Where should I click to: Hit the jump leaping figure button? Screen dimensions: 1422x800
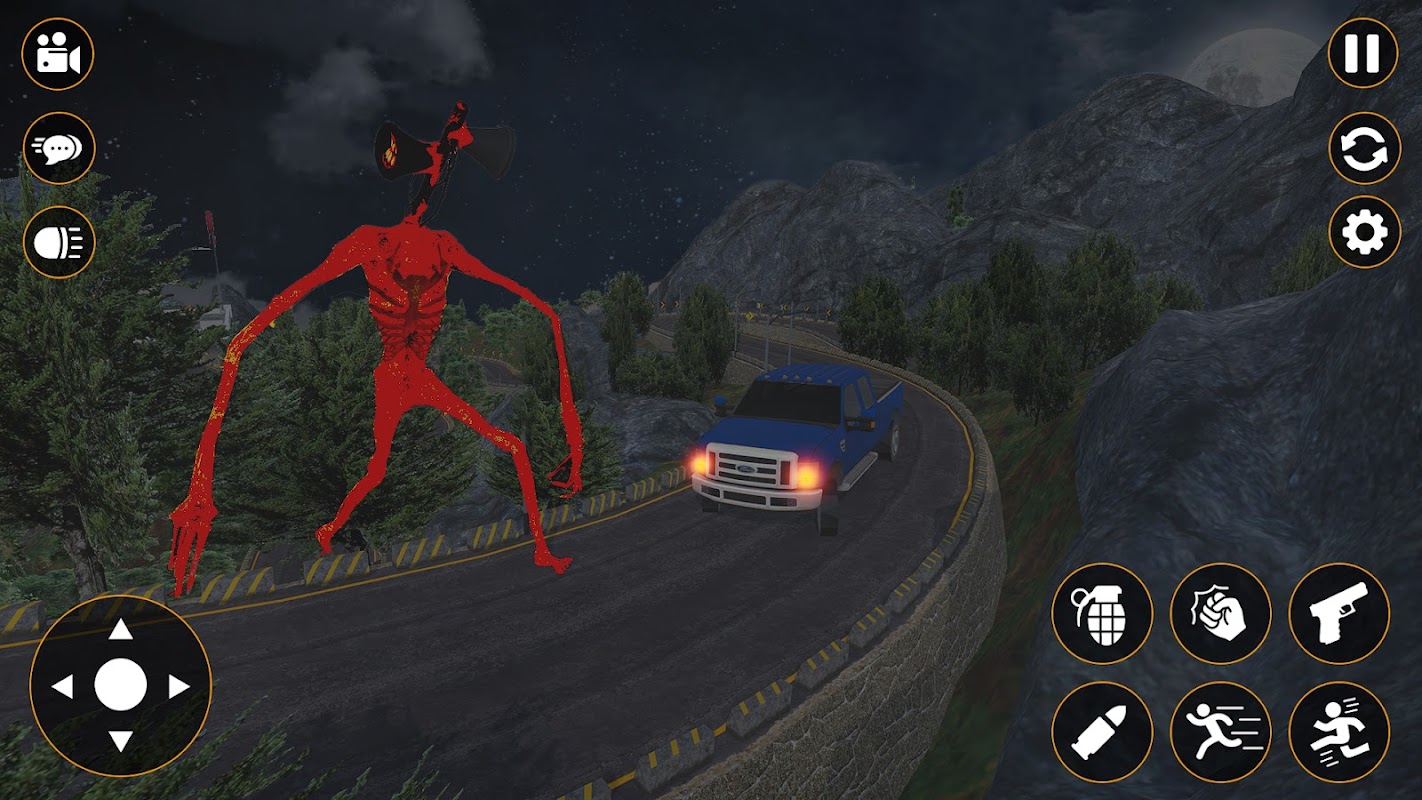pyautogui.click(x=1339, y=732)
